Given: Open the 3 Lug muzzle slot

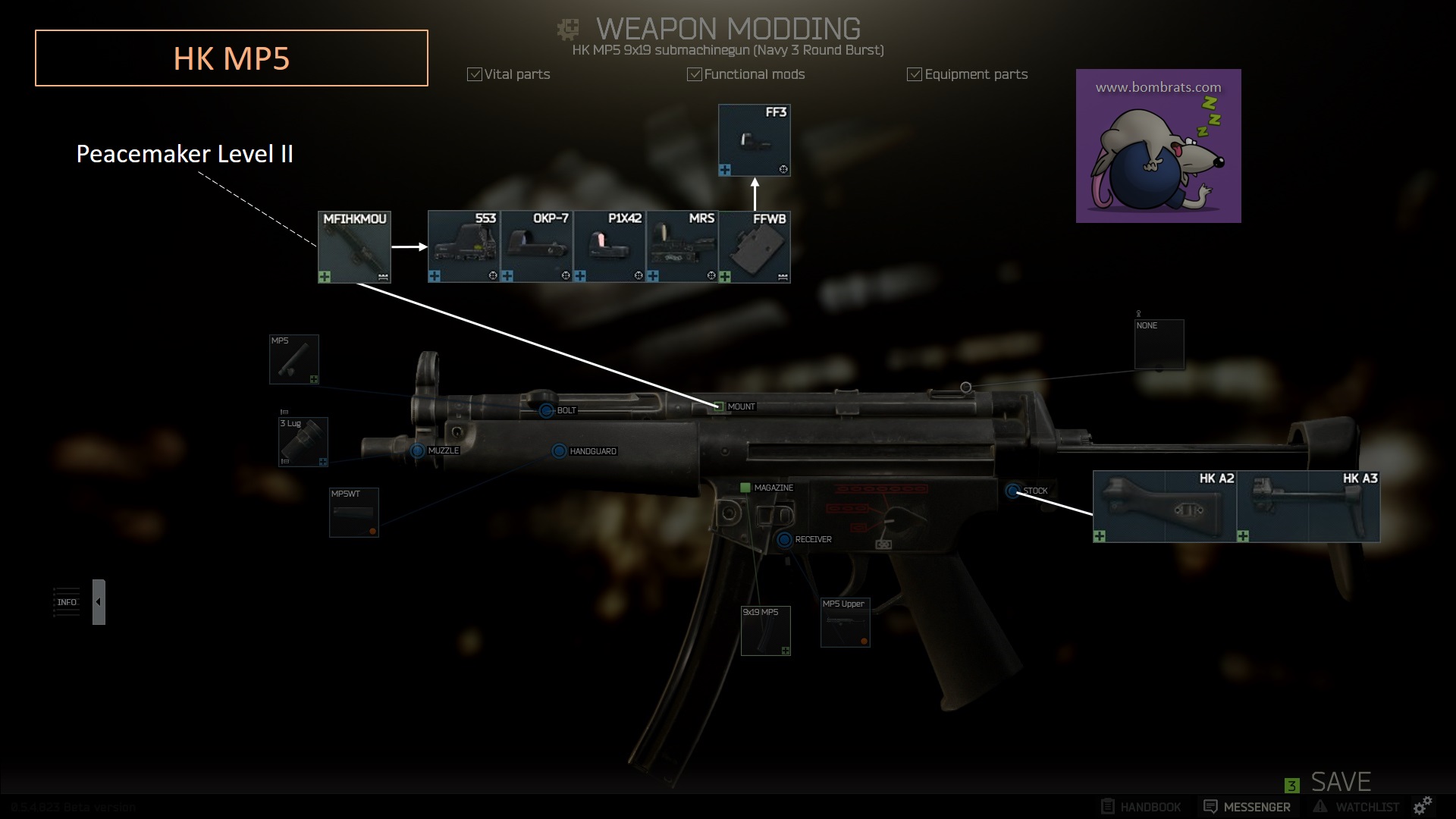Looking at the screenshot, I should 303,442.
